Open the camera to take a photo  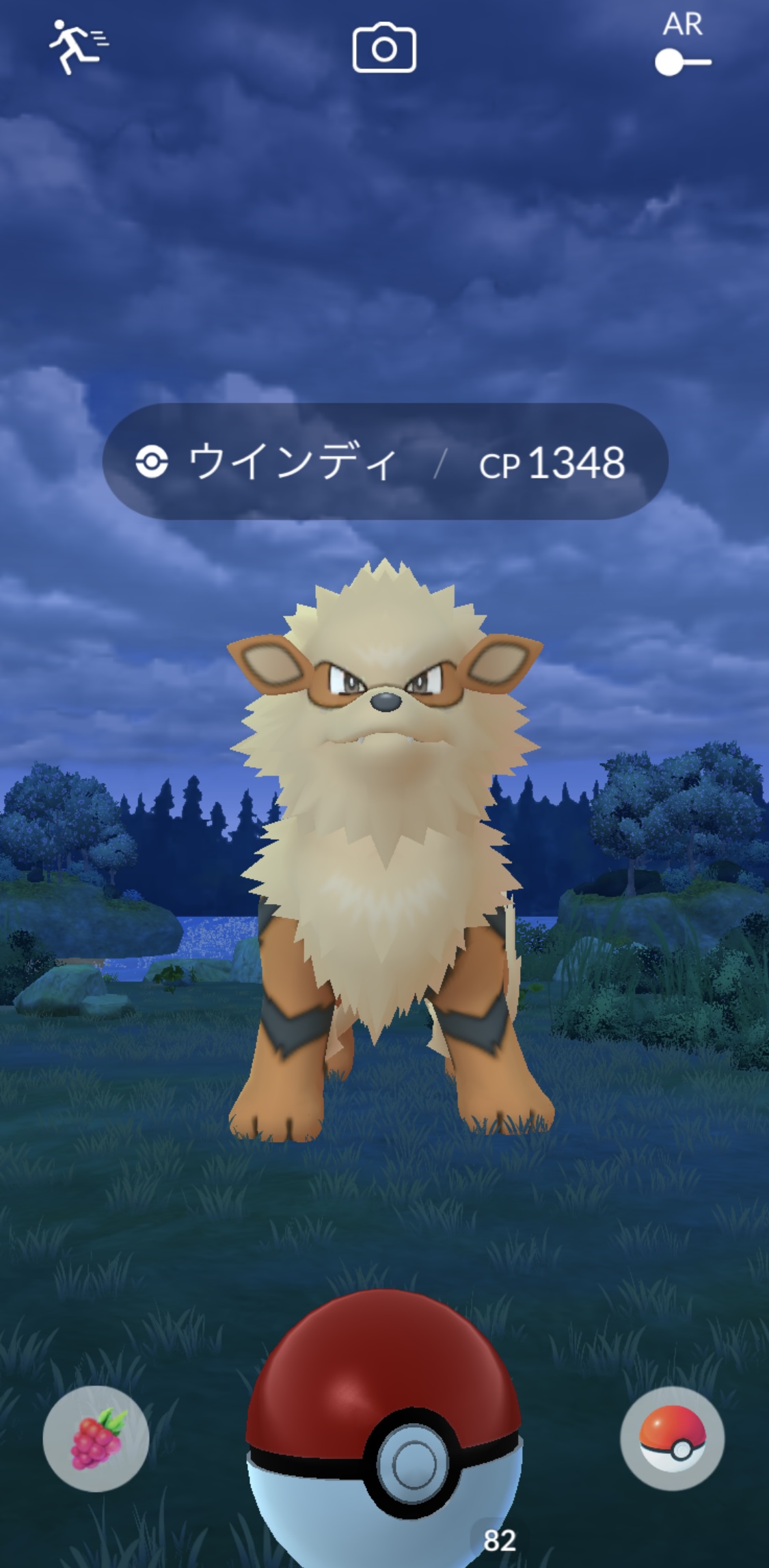point(384,48)
